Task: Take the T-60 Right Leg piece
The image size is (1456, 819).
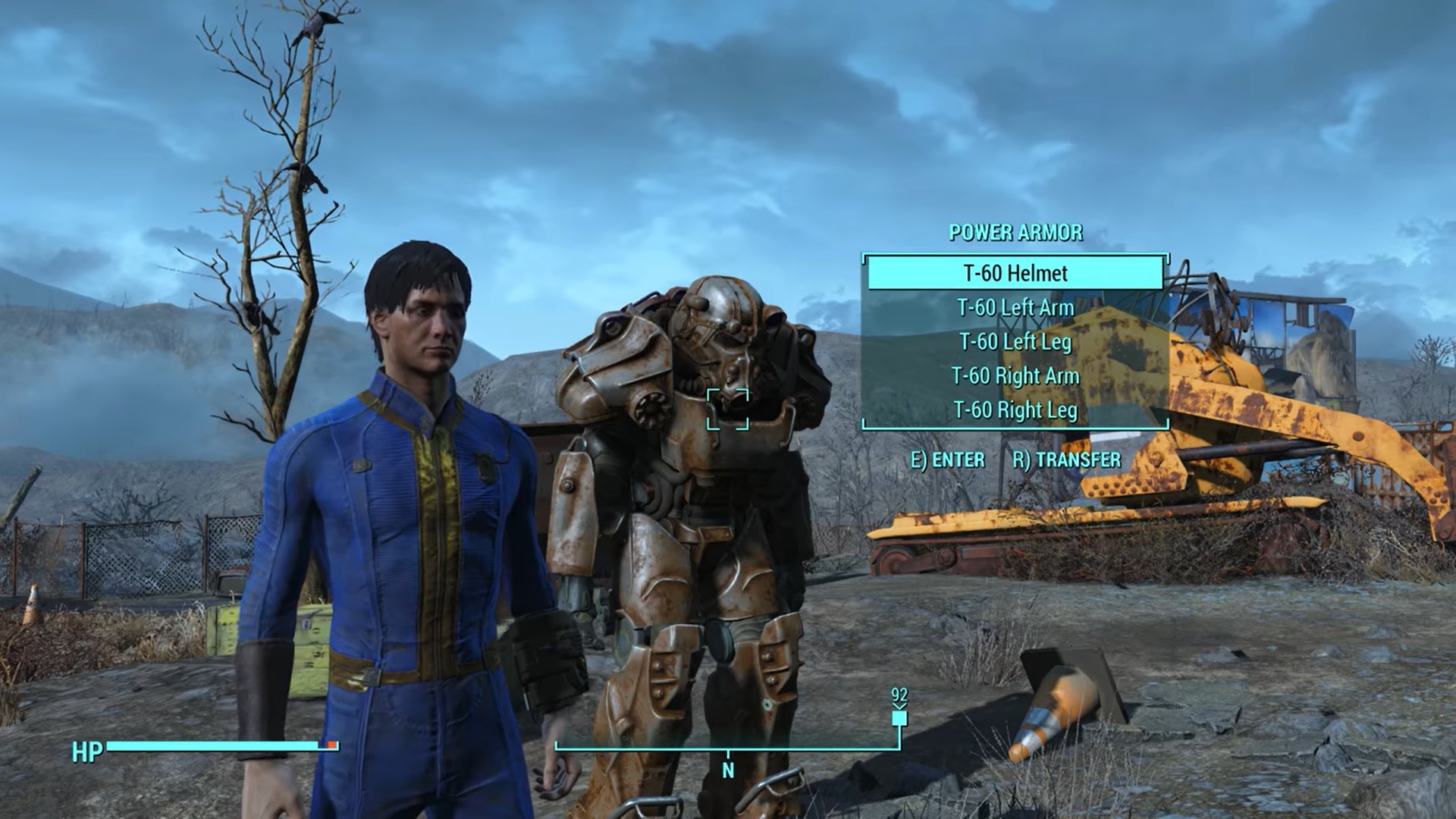Action: (1015, 410)
